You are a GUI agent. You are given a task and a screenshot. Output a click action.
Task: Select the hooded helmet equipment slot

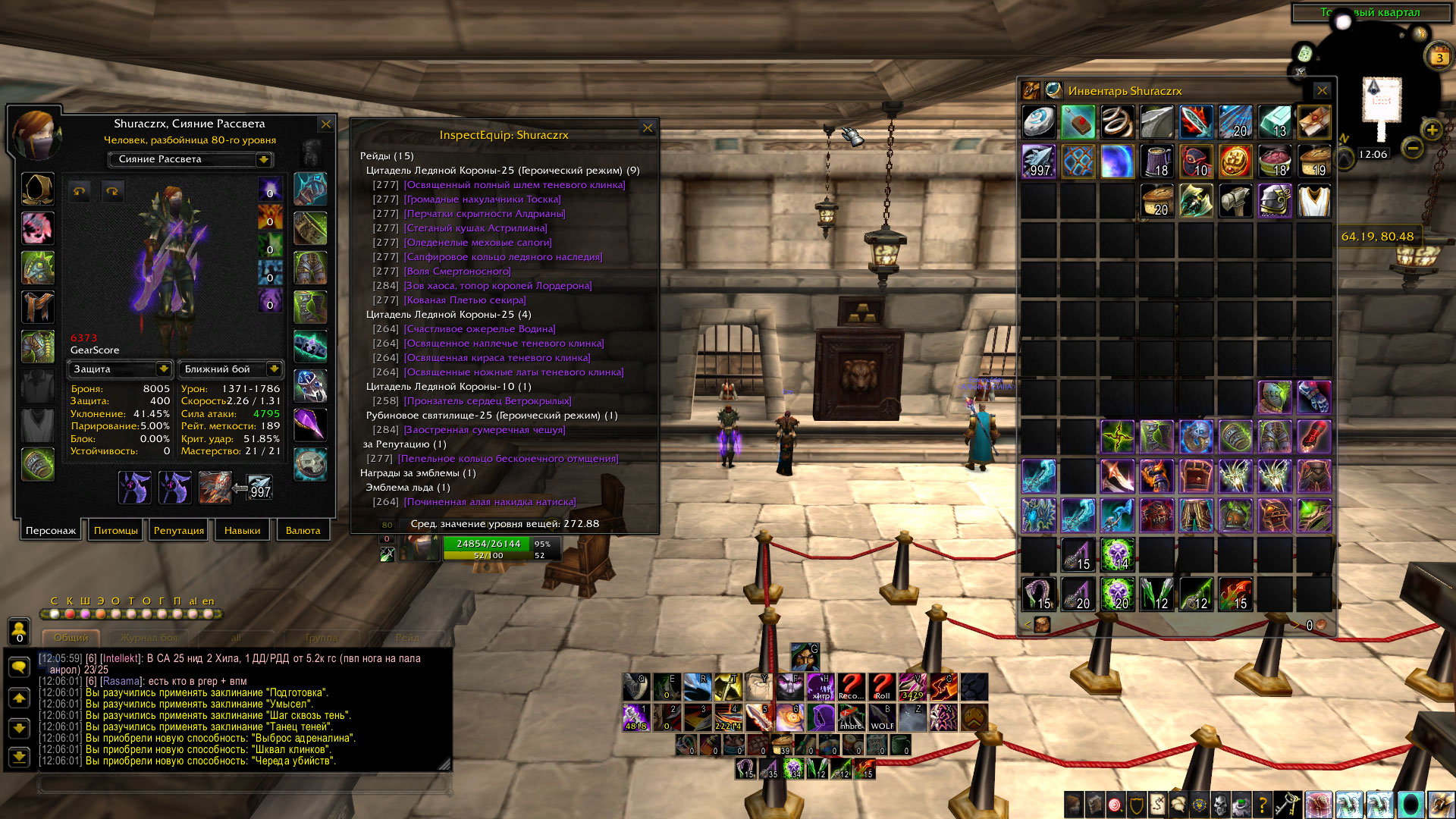(37, 189)
